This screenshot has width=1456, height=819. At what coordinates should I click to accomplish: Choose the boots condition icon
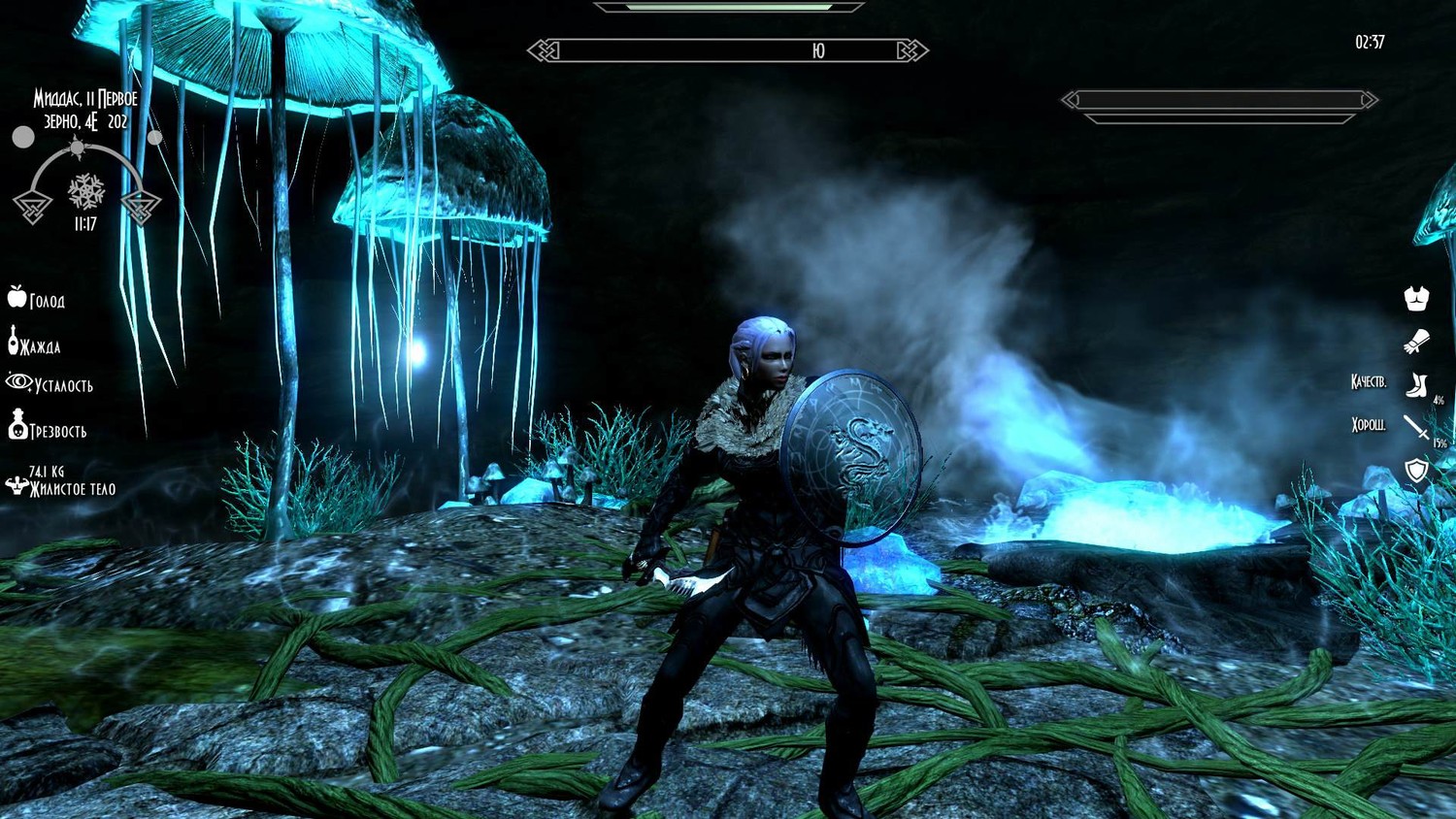[x=1417, y=385]
